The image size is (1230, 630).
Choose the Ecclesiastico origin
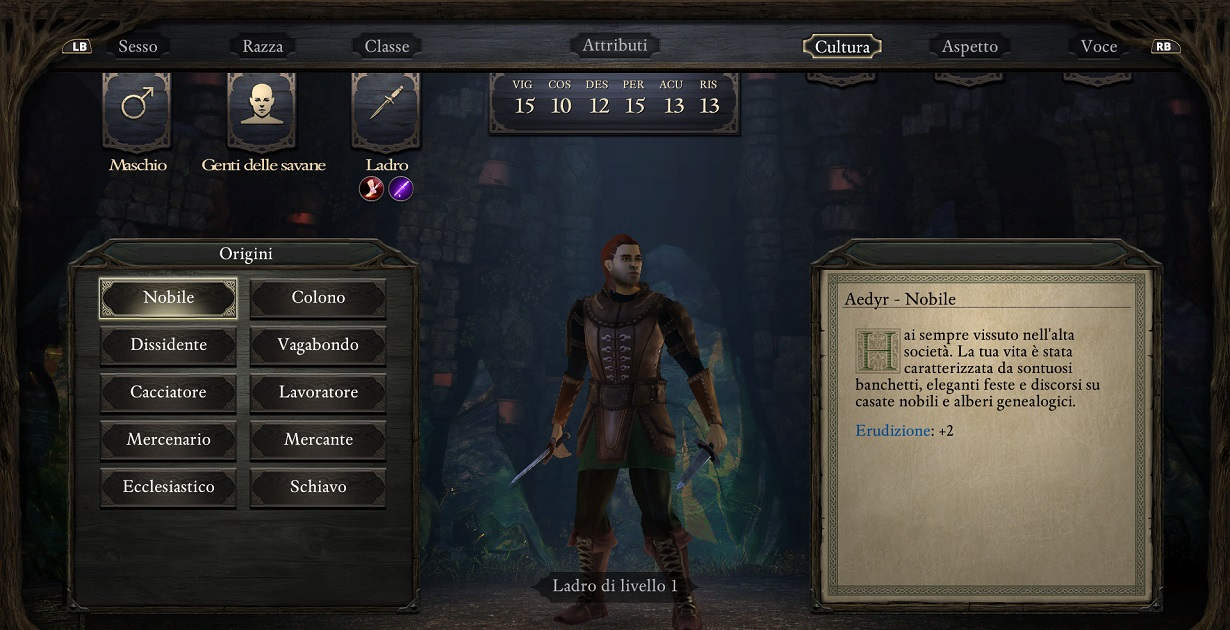point(169,487)
